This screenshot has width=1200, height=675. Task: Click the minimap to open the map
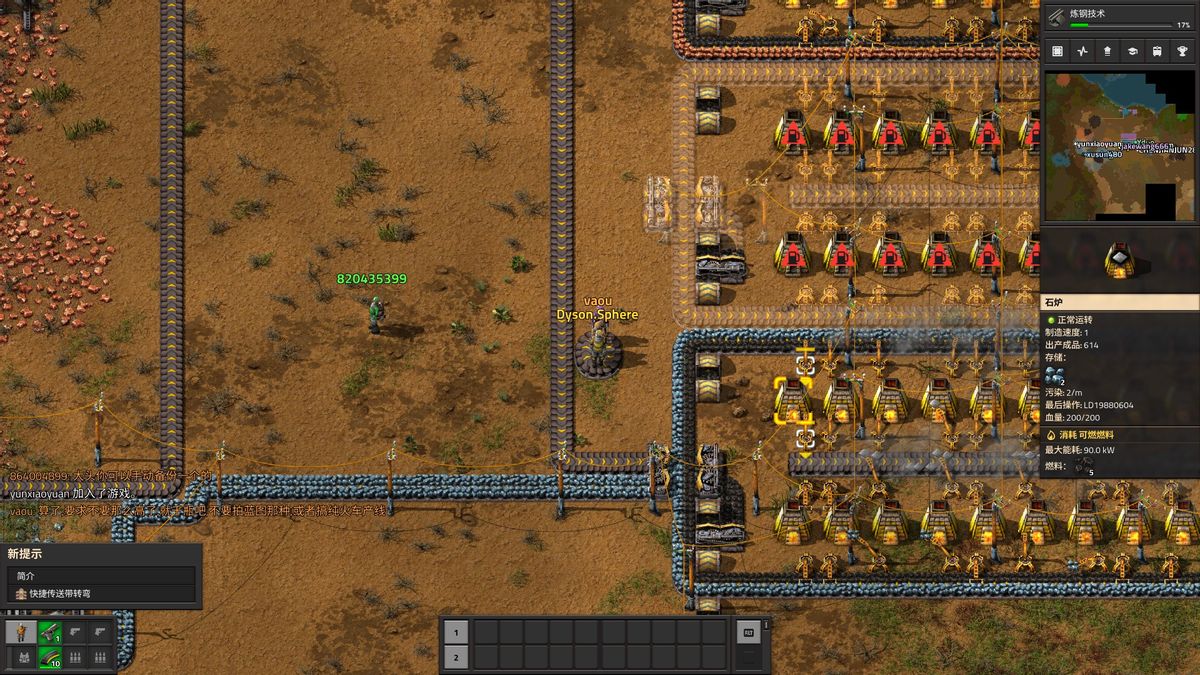click(1120, 146)
